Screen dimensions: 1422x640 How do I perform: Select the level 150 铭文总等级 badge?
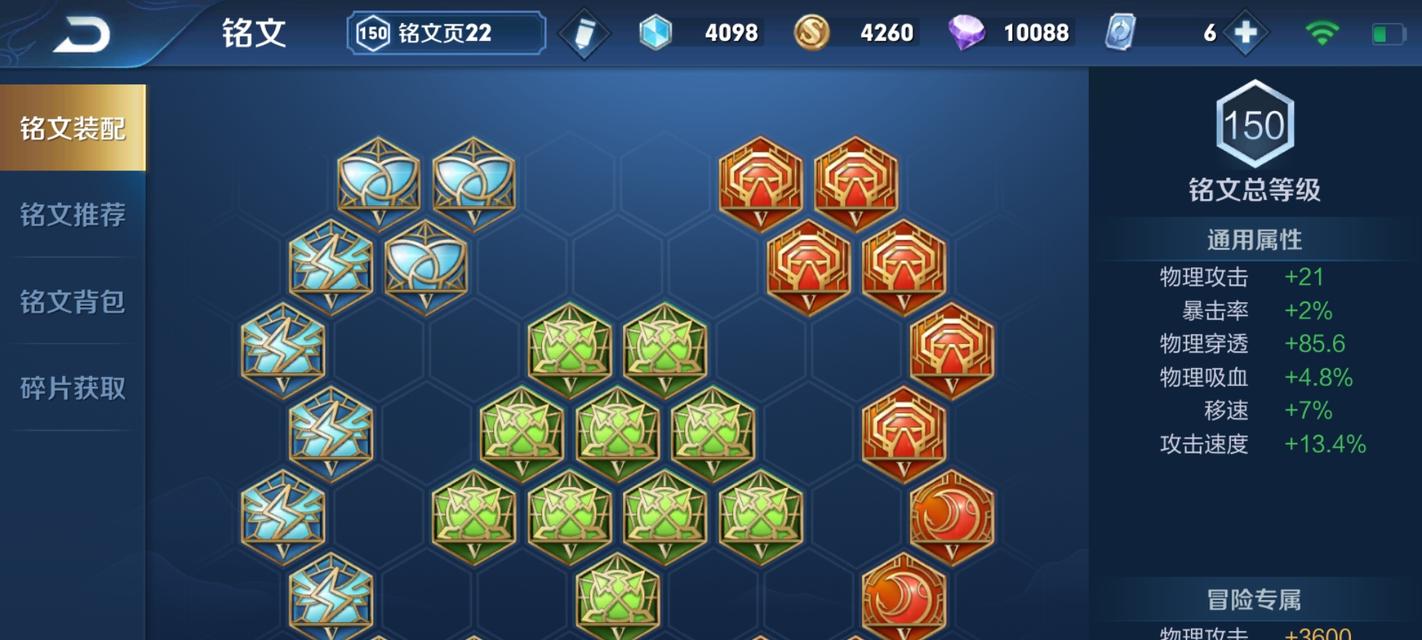click(x=1254, y=125)
